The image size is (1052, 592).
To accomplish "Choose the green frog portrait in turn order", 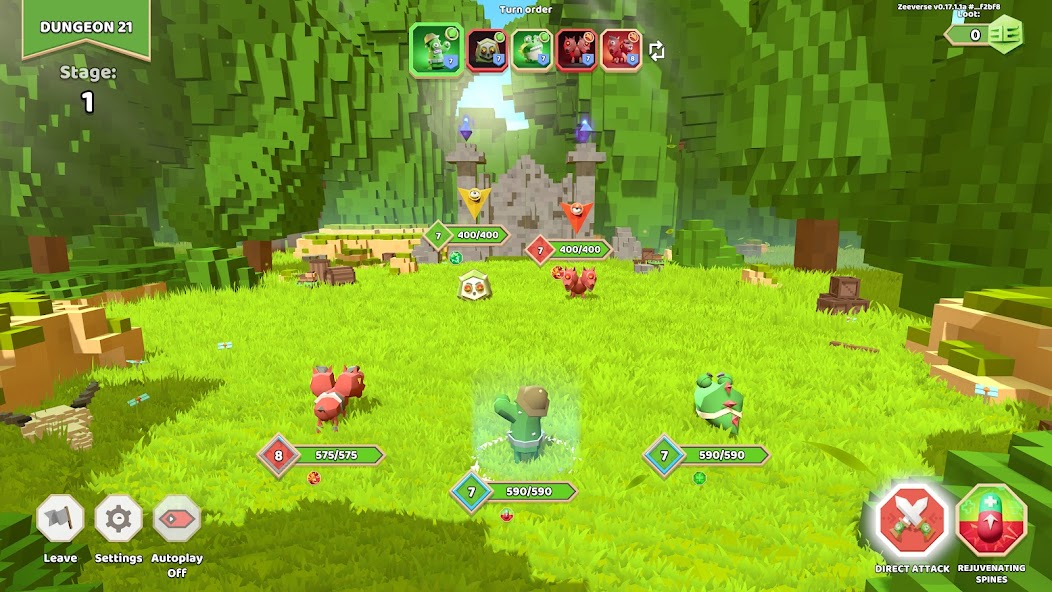I will click(532, 50).
